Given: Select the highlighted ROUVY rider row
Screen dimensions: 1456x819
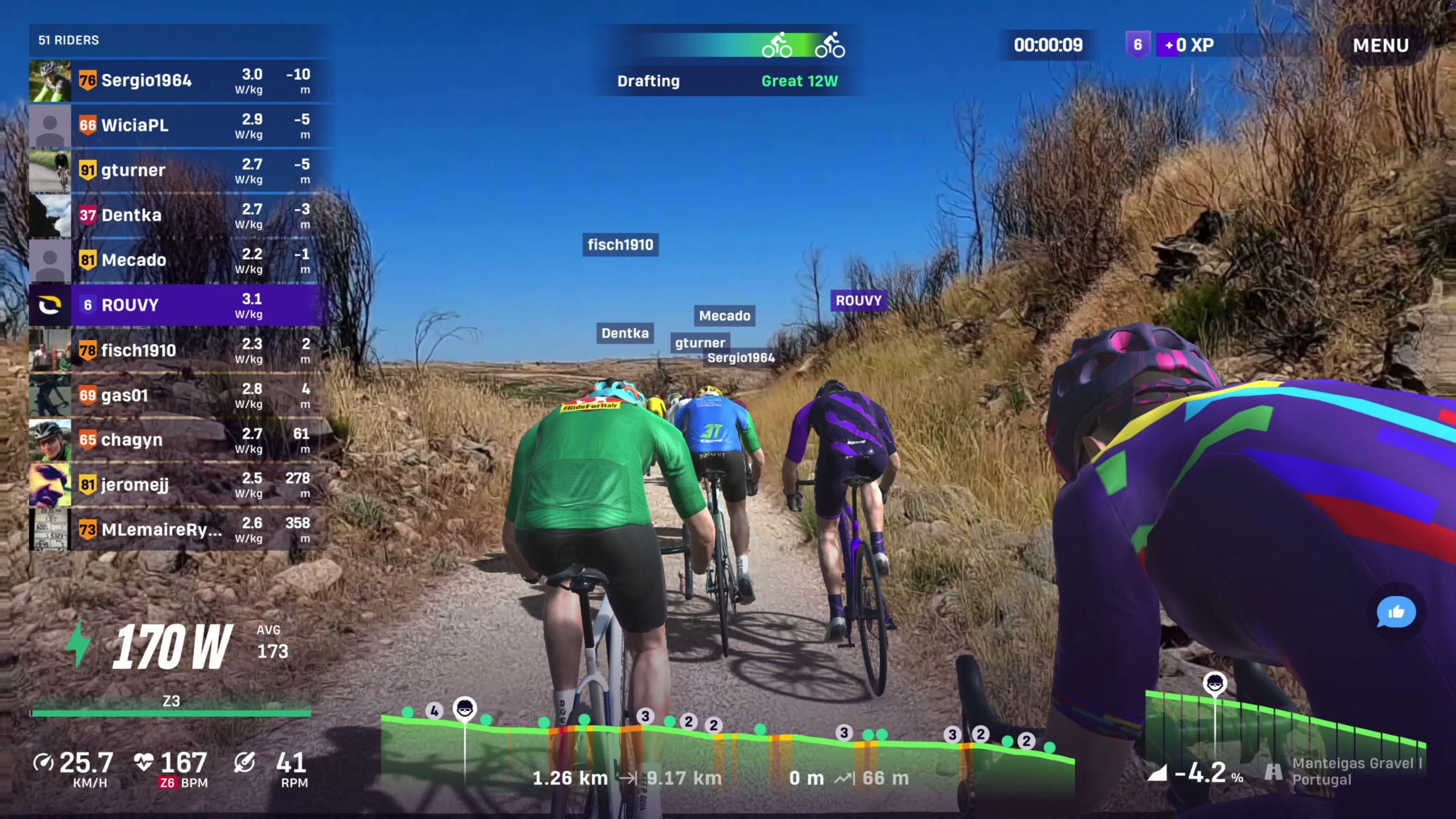Looking at the screenshot, I should (181, 305).
